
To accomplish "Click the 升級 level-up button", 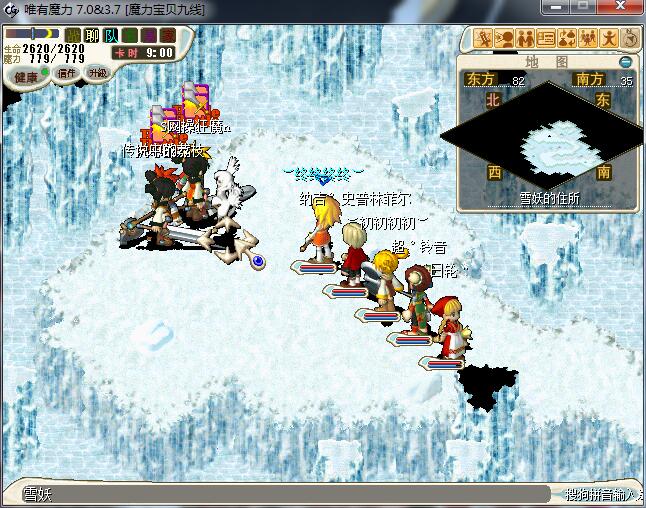I will point(98,73).
